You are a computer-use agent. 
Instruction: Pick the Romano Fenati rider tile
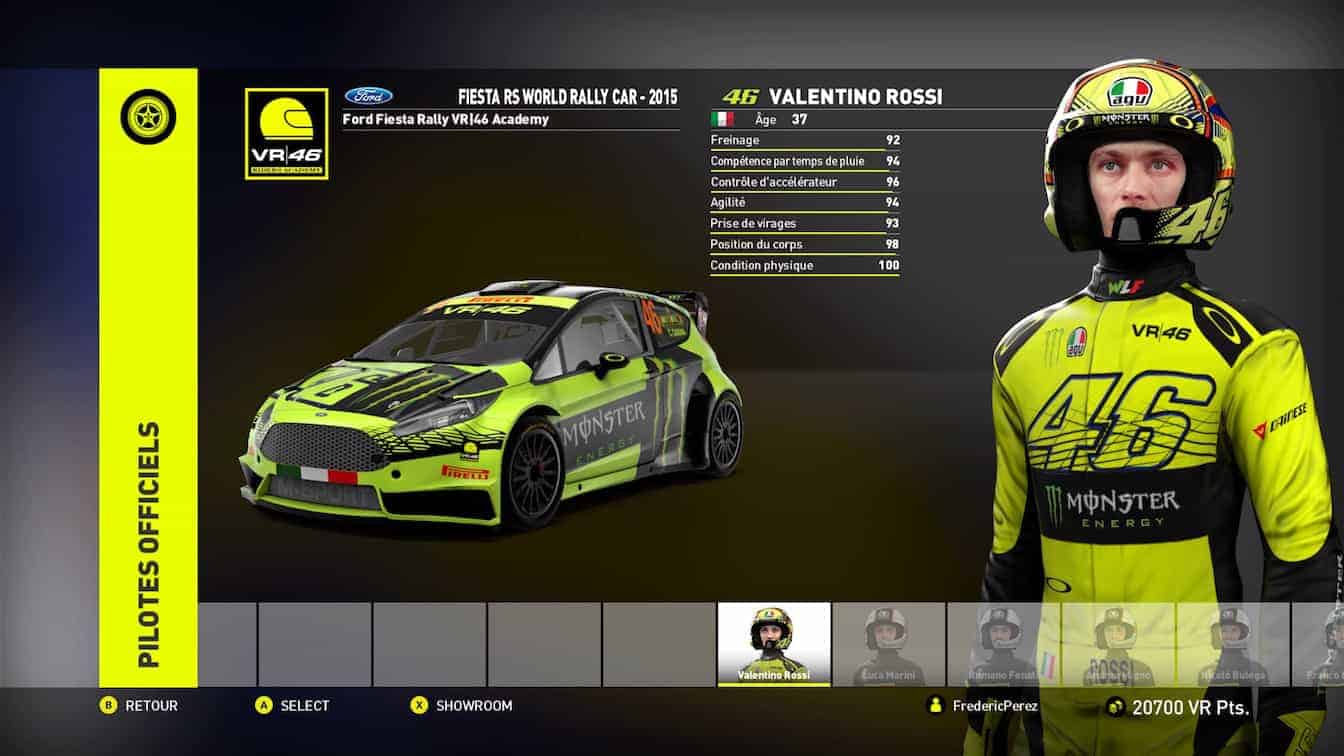[x=1003, y=643]
